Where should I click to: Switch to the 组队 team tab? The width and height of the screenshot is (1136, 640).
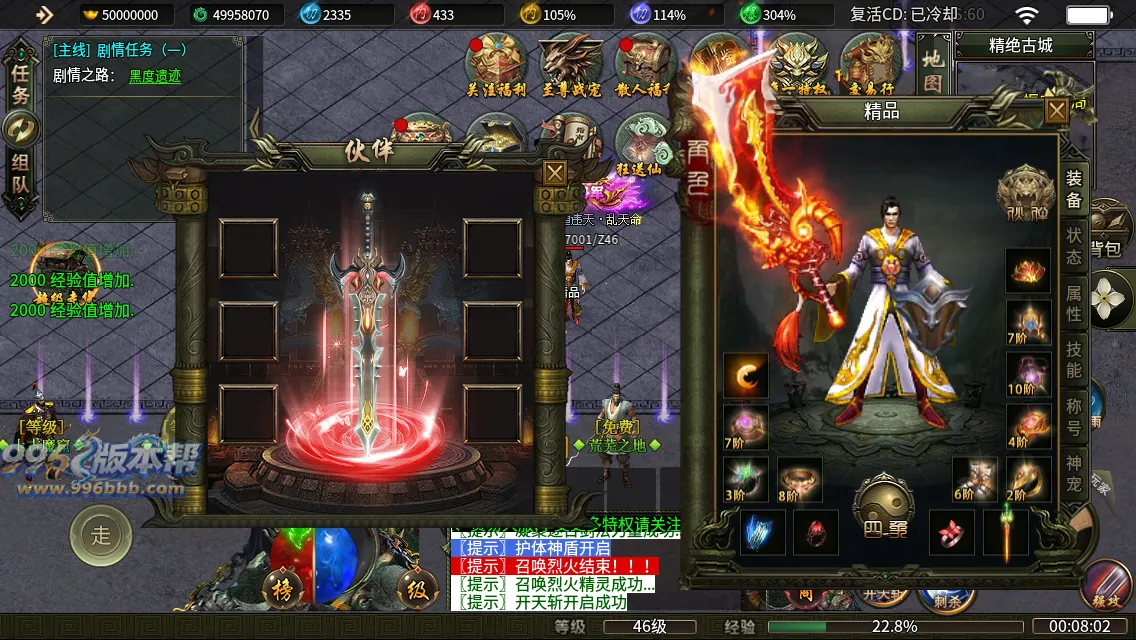point(20,173)
